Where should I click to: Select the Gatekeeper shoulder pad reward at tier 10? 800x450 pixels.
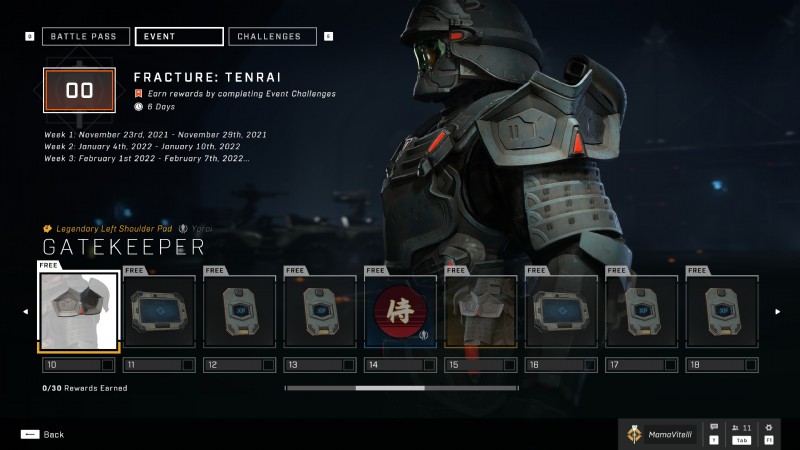tap(78, 312)
